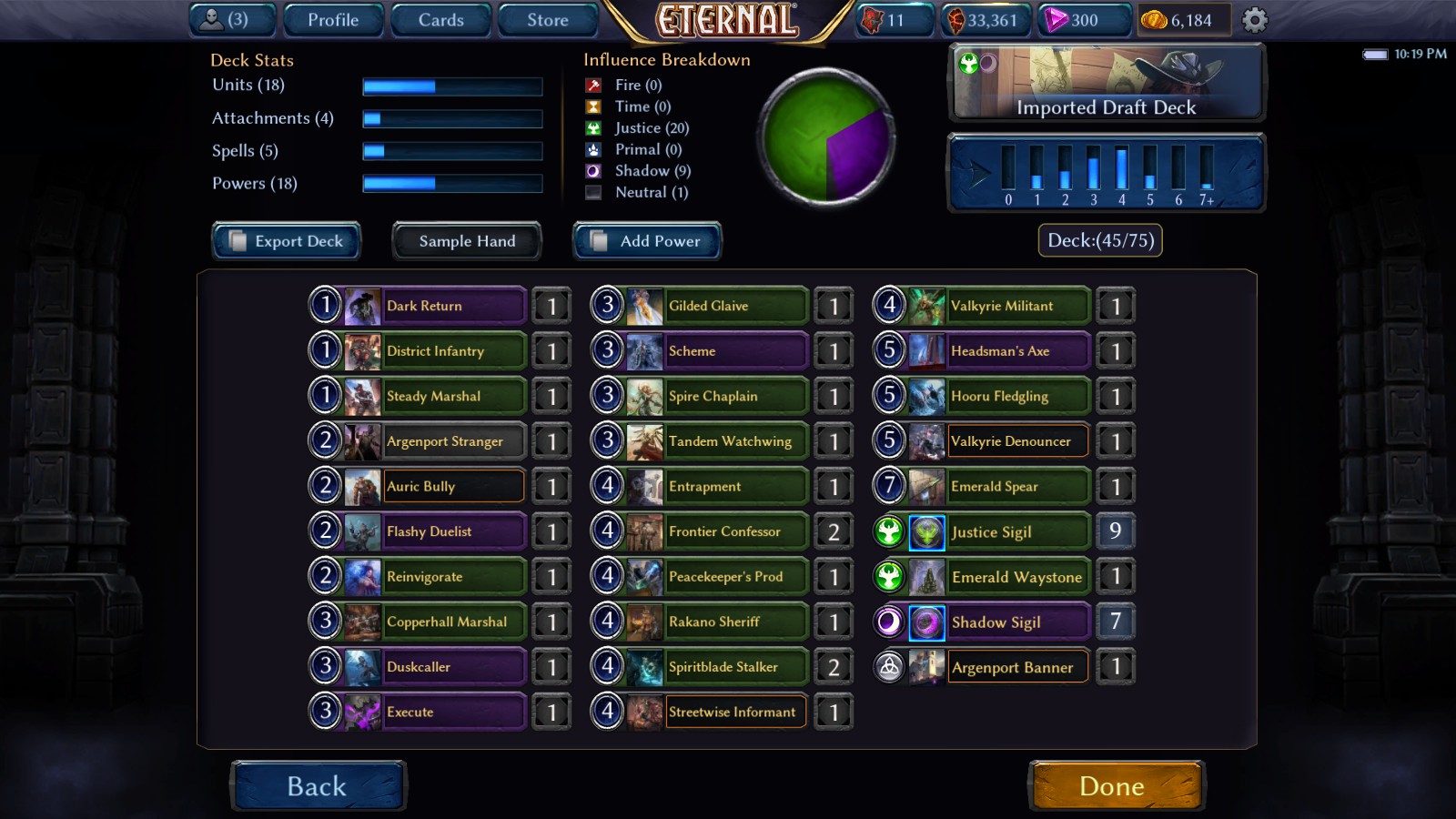Click the Justice Sigil influence symbol
This screenshot has width=1456, height=819.
pyautogui.click(x=889, y=531)
